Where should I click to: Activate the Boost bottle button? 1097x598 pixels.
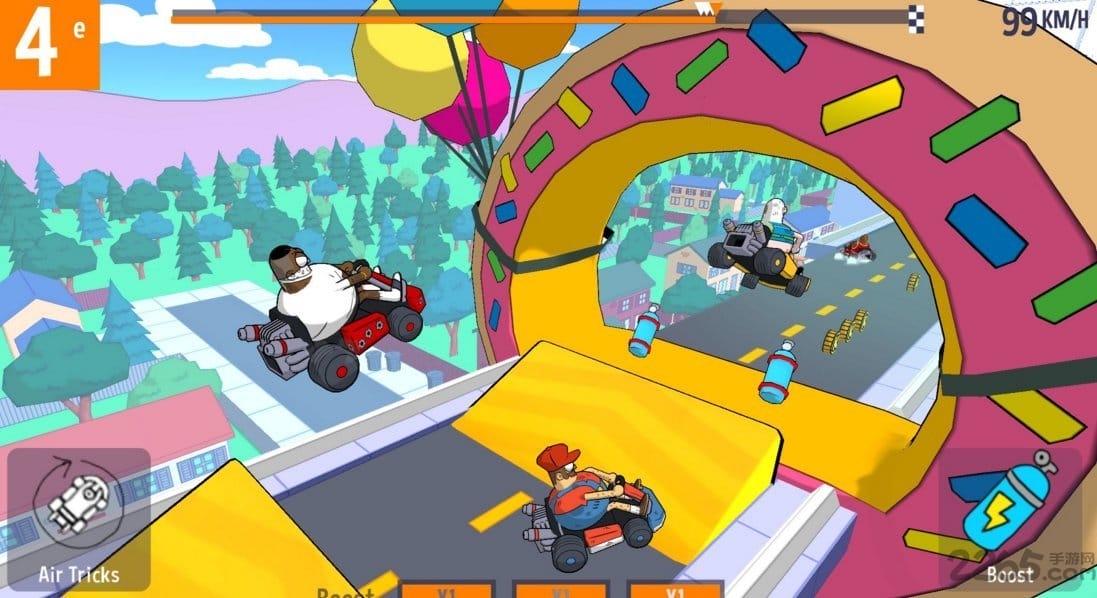(1009, 515)
